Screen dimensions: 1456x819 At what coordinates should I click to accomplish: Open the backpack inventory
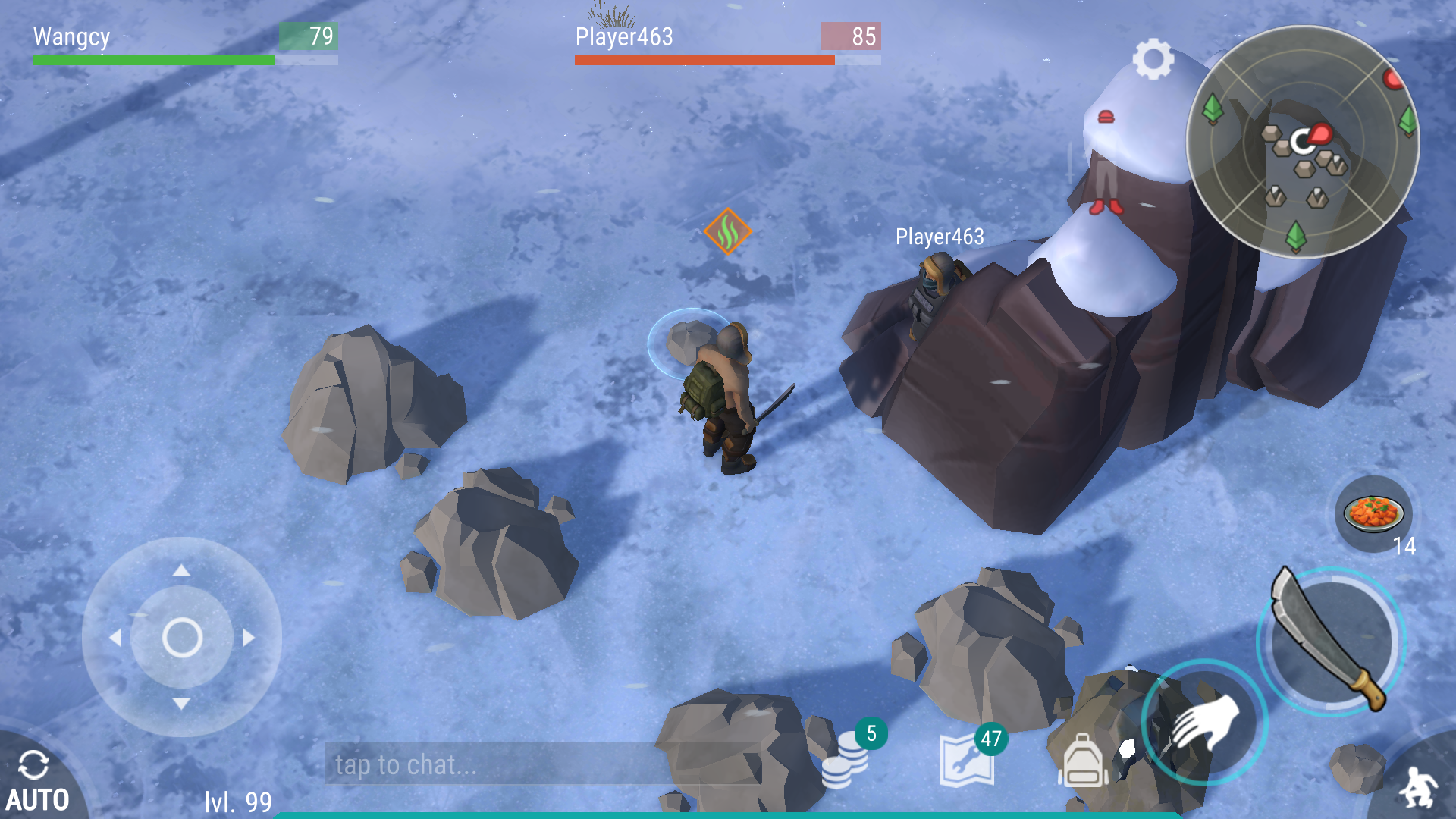point(1083,761)
